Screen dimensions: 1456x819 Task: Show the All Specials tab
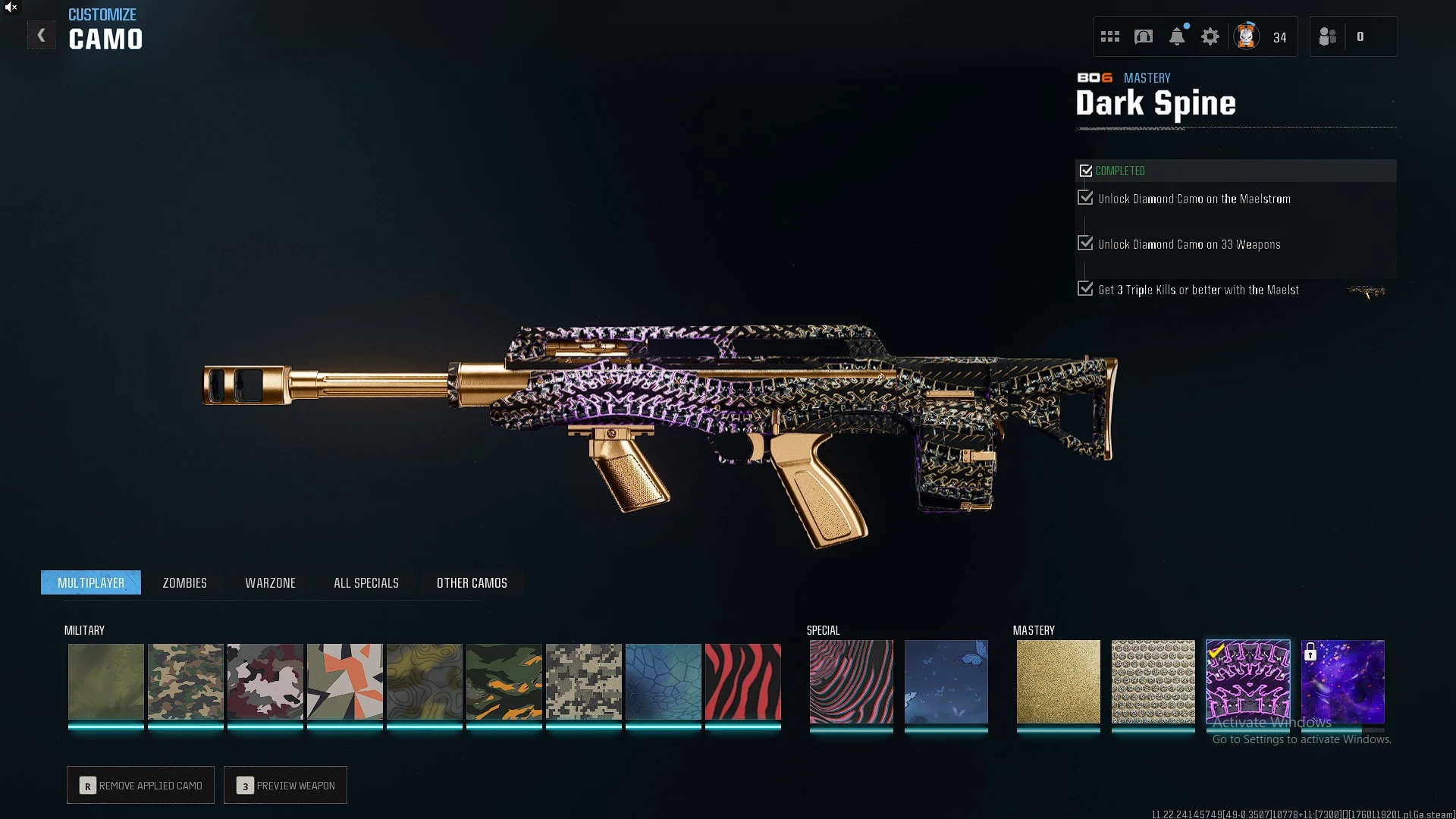366,582
